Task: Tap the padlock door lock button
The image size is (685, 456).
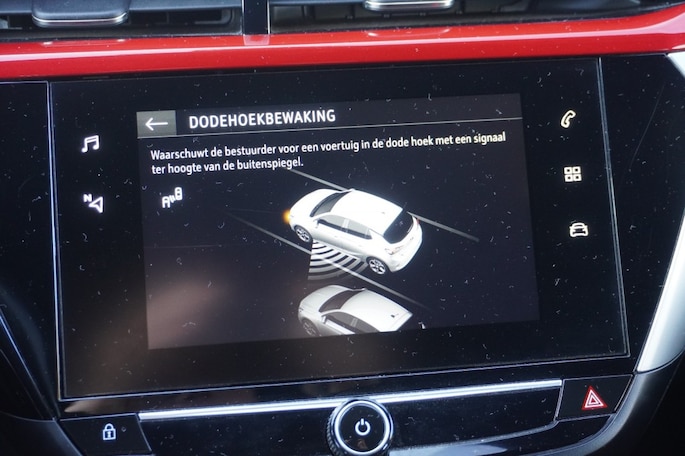Action: click(108, 432)
